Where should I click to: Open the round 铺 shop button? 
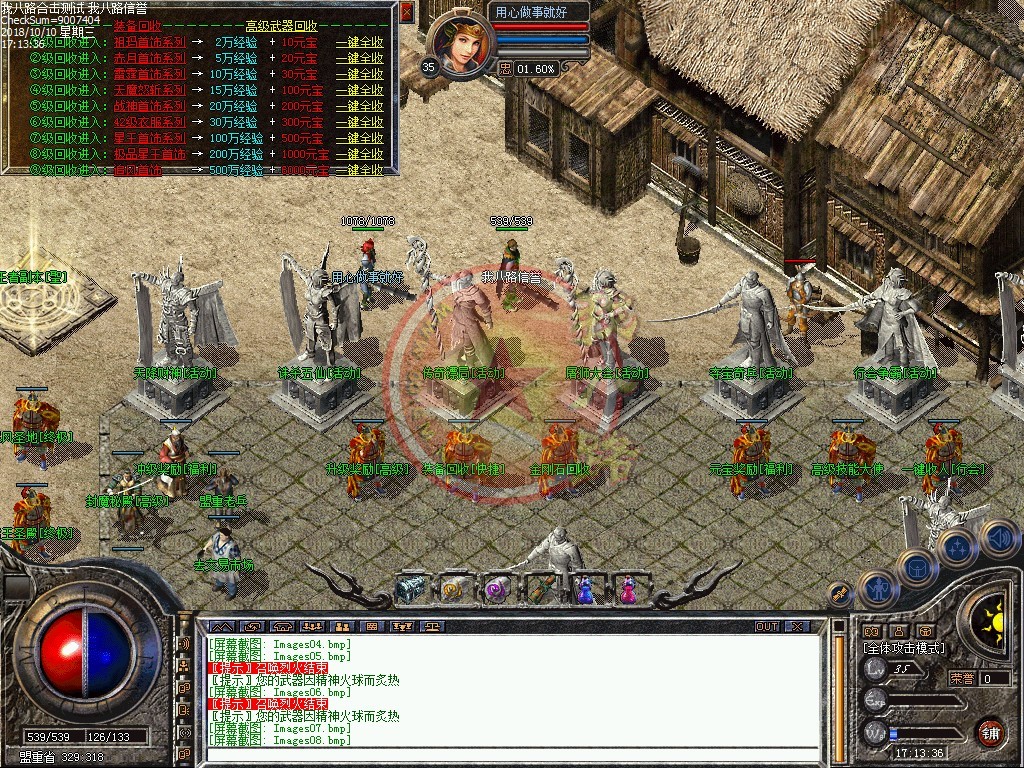point(989,731)
